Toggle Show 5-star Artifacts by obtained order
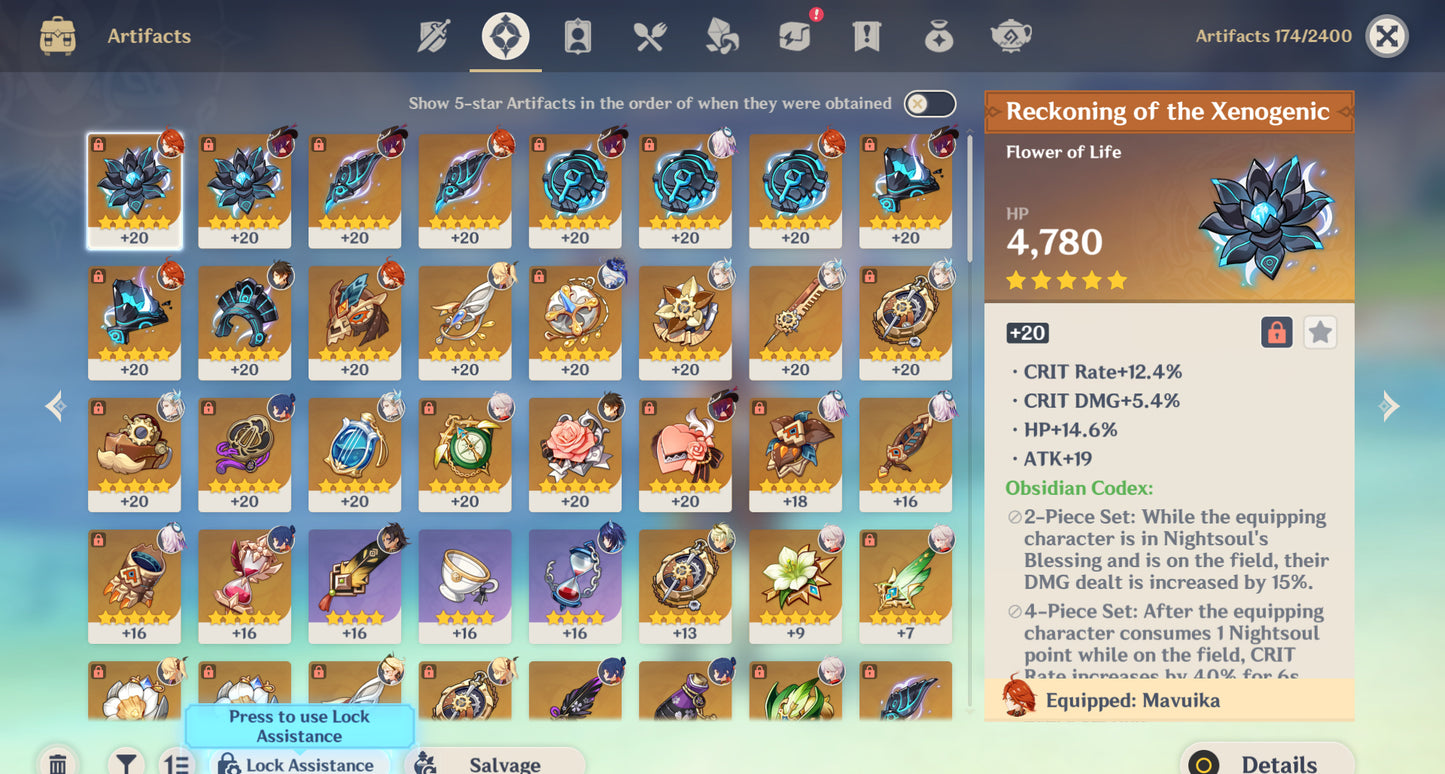This screenshot has height=774, width=1445. tap(928, 103)
